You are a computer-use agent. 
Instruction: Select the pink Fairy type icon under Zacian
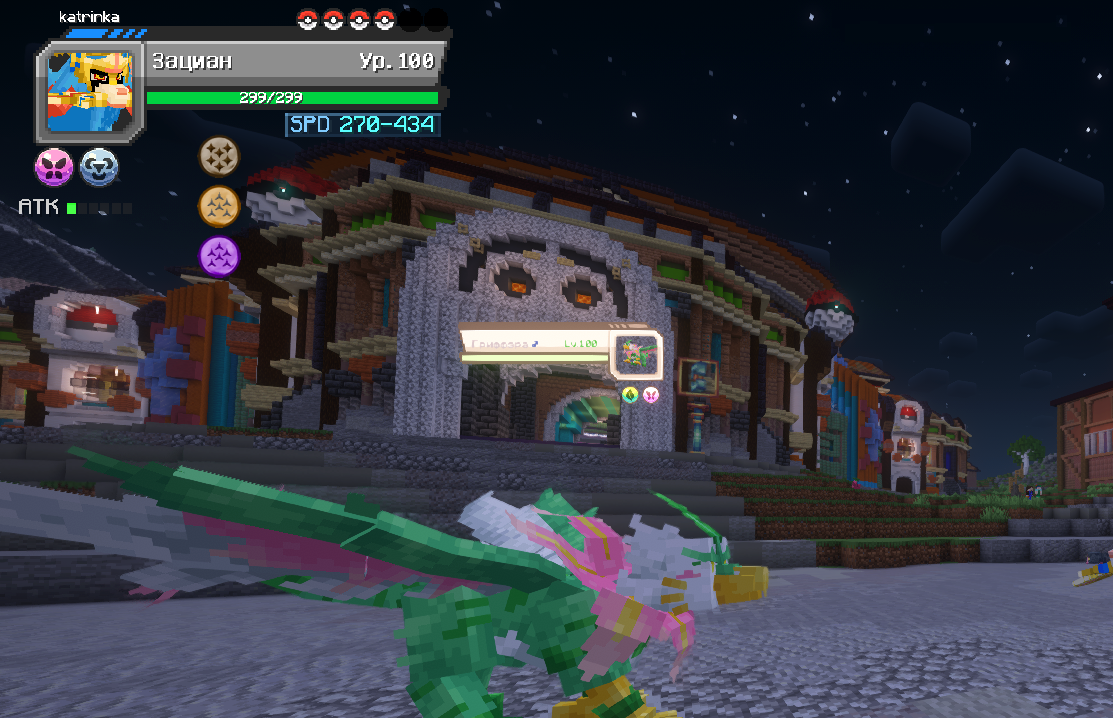[54, 167]
